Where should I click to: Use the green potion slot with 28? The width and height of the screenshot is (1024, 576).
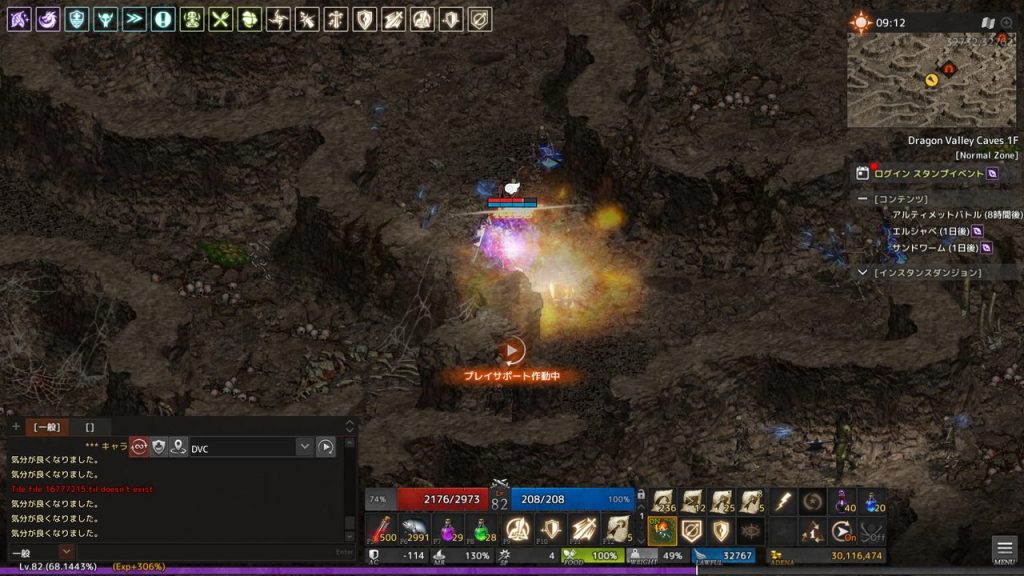coord(483,530)
